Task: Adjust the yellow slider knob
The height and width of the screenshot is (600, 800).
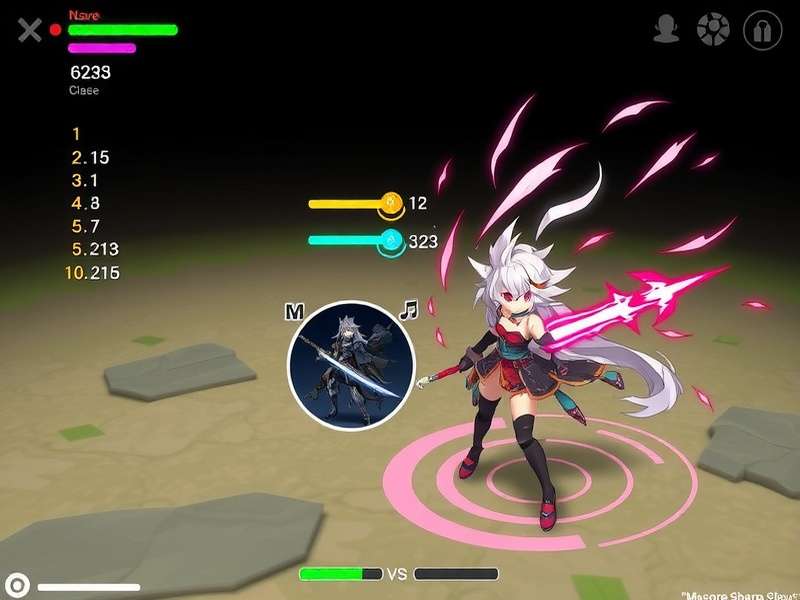Action: 391,203
